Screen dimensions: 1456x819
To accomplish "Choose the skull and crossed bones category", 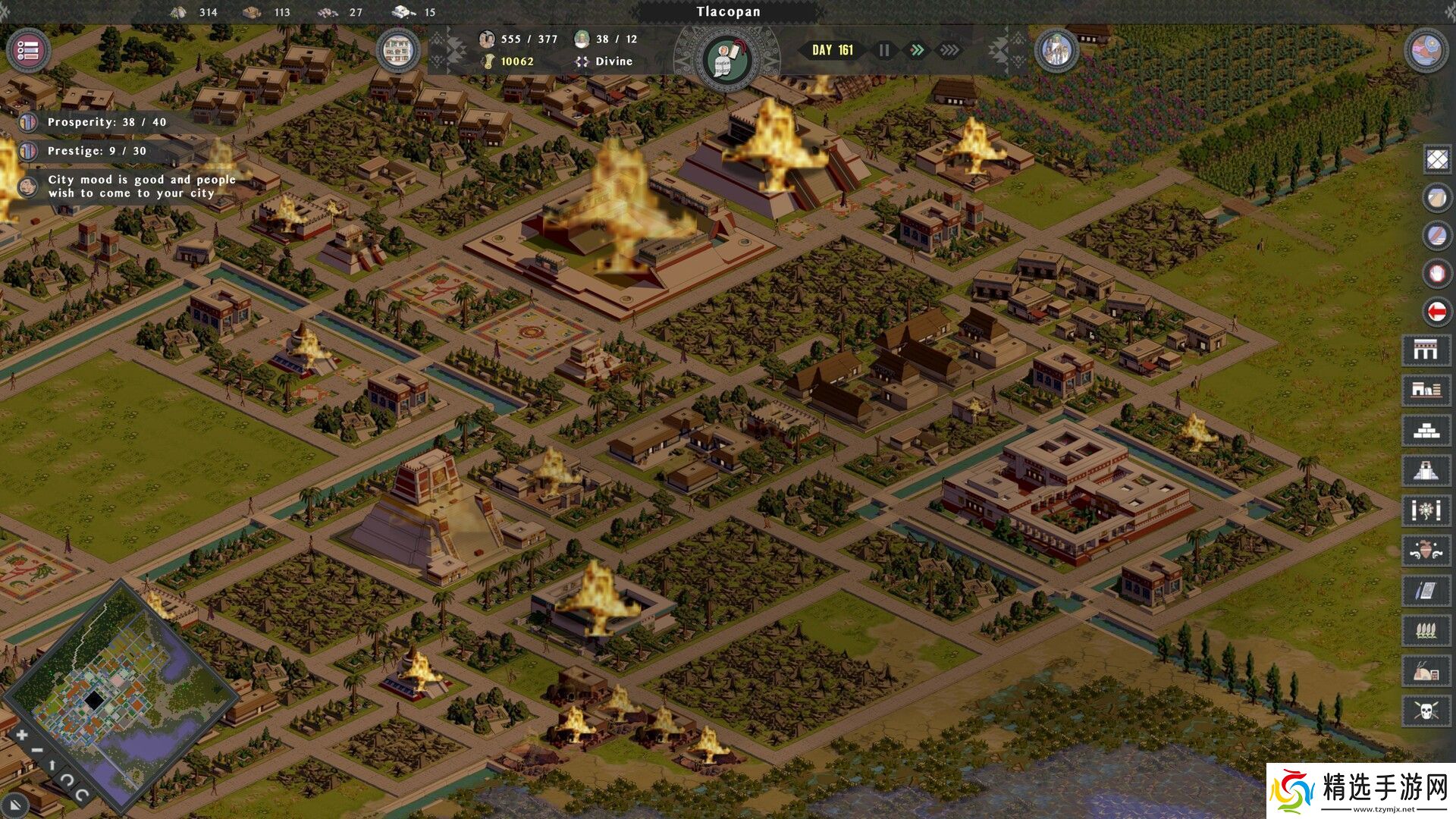I will pyautogui.click(x=1426, y=711).
